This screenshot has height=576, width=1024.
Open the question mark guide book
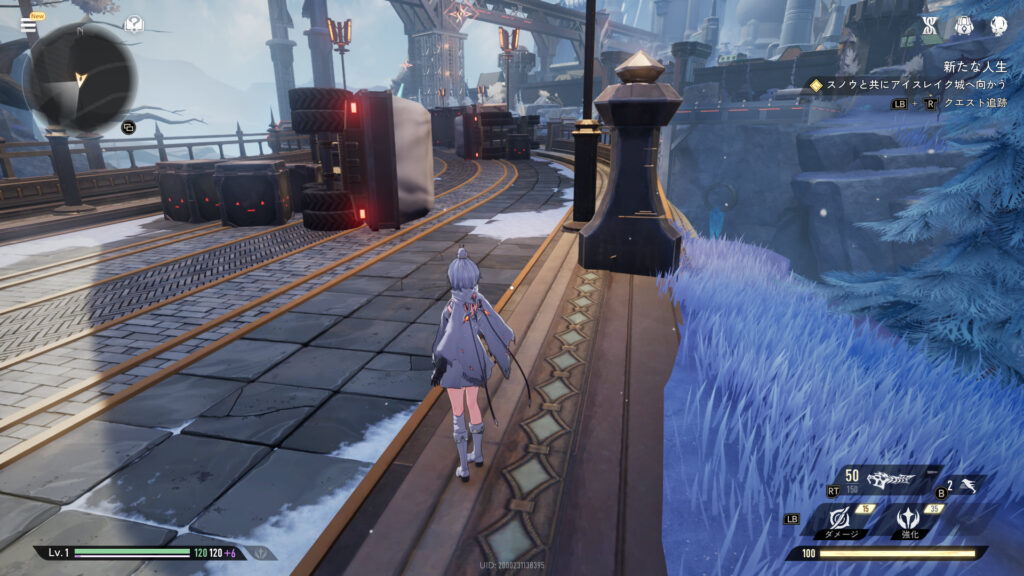tap(133, 24)
